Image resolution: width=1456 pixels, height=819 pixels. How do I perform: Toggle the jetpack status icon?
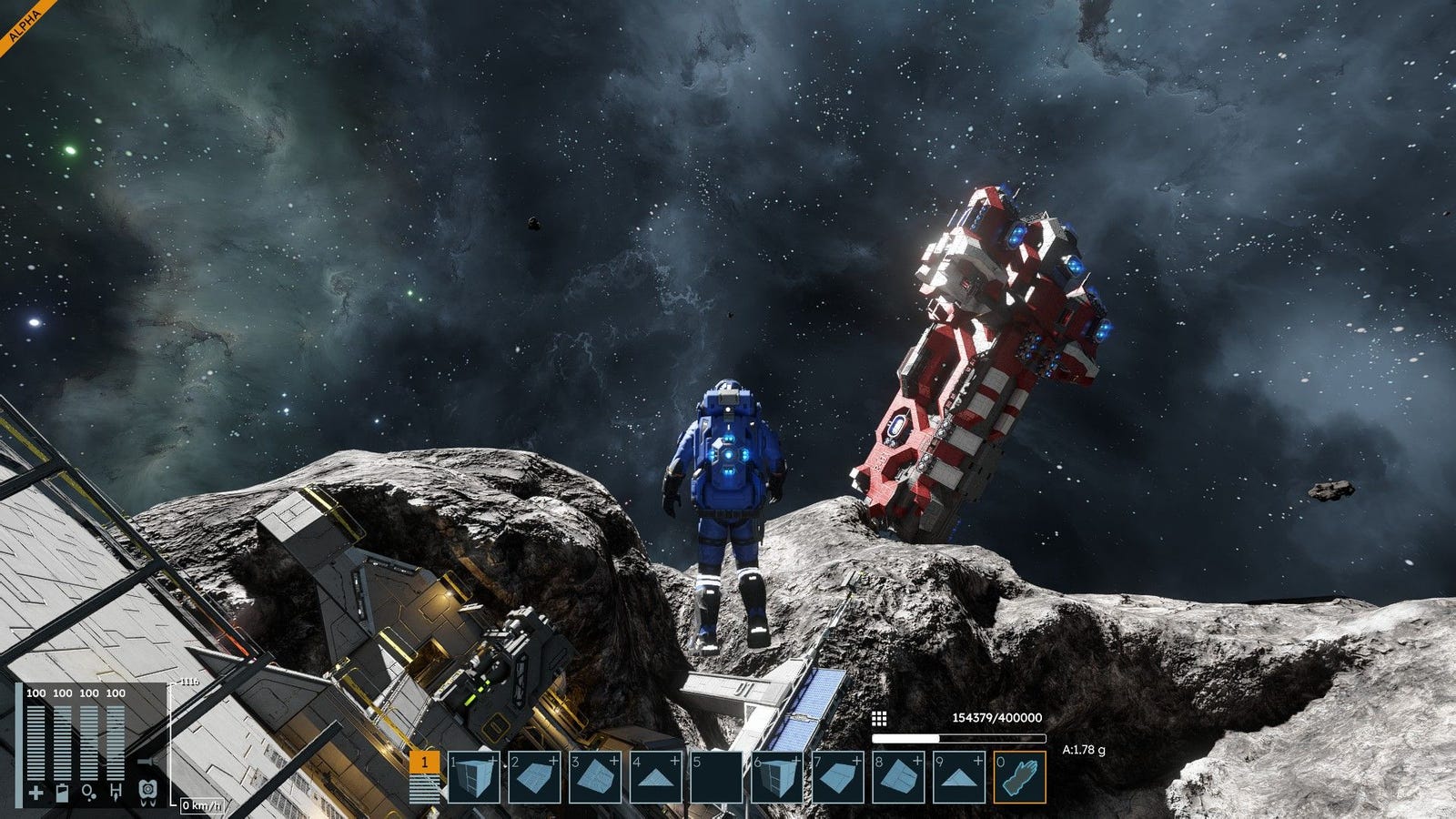148,791
